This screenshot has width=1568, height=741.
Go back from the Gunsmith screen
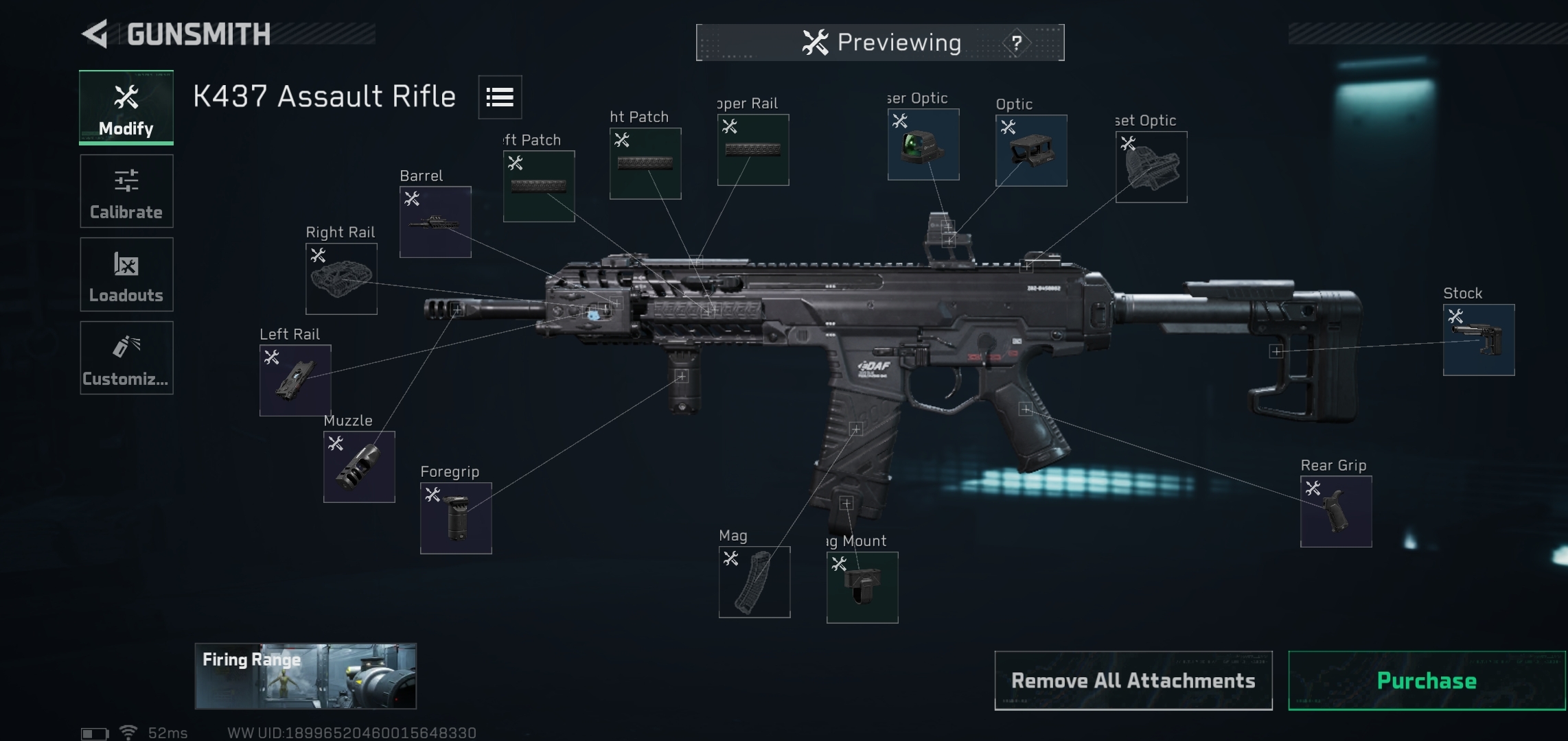pyautogui.click(x=96, y=34)
